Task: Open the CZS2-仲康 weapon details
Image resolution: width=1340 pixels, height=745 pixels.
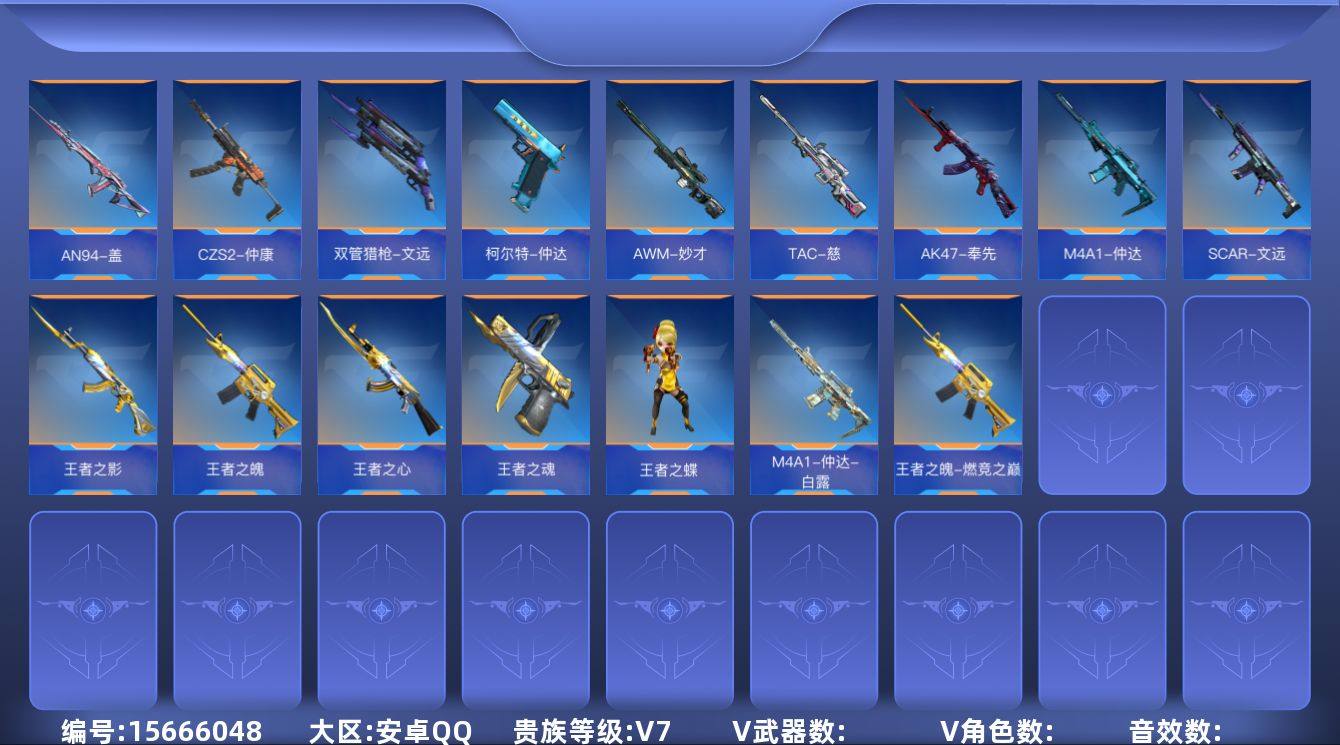Action: (x=237, y=170)
